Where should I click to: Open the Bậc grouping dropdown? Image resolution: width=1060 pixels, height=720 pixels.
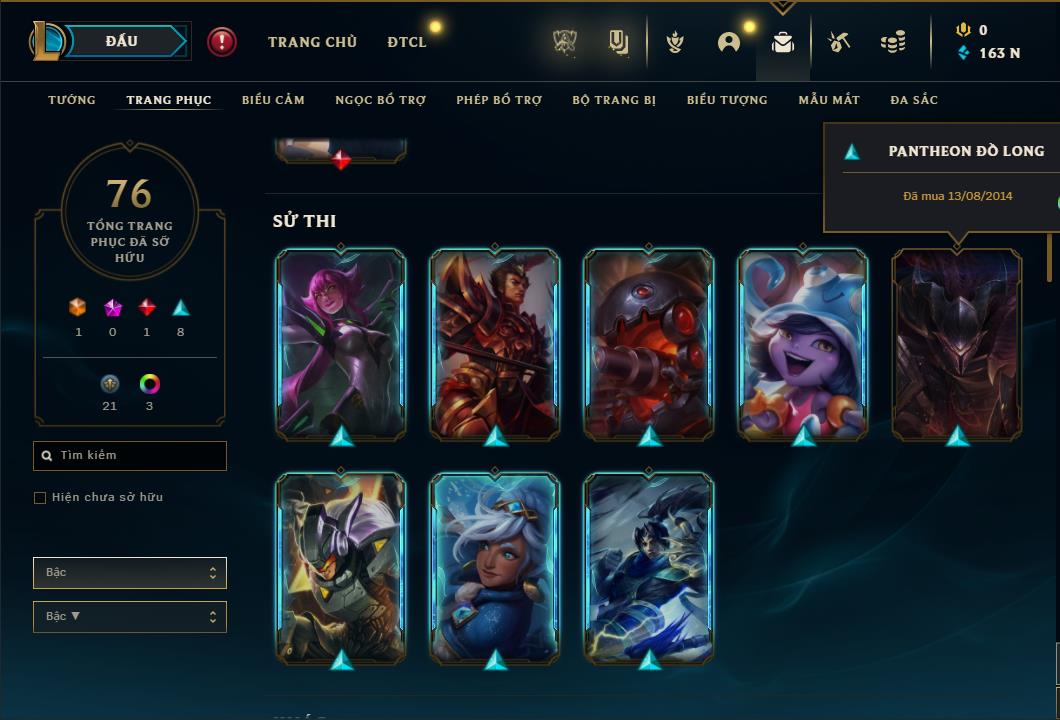(x=130, y=573)
